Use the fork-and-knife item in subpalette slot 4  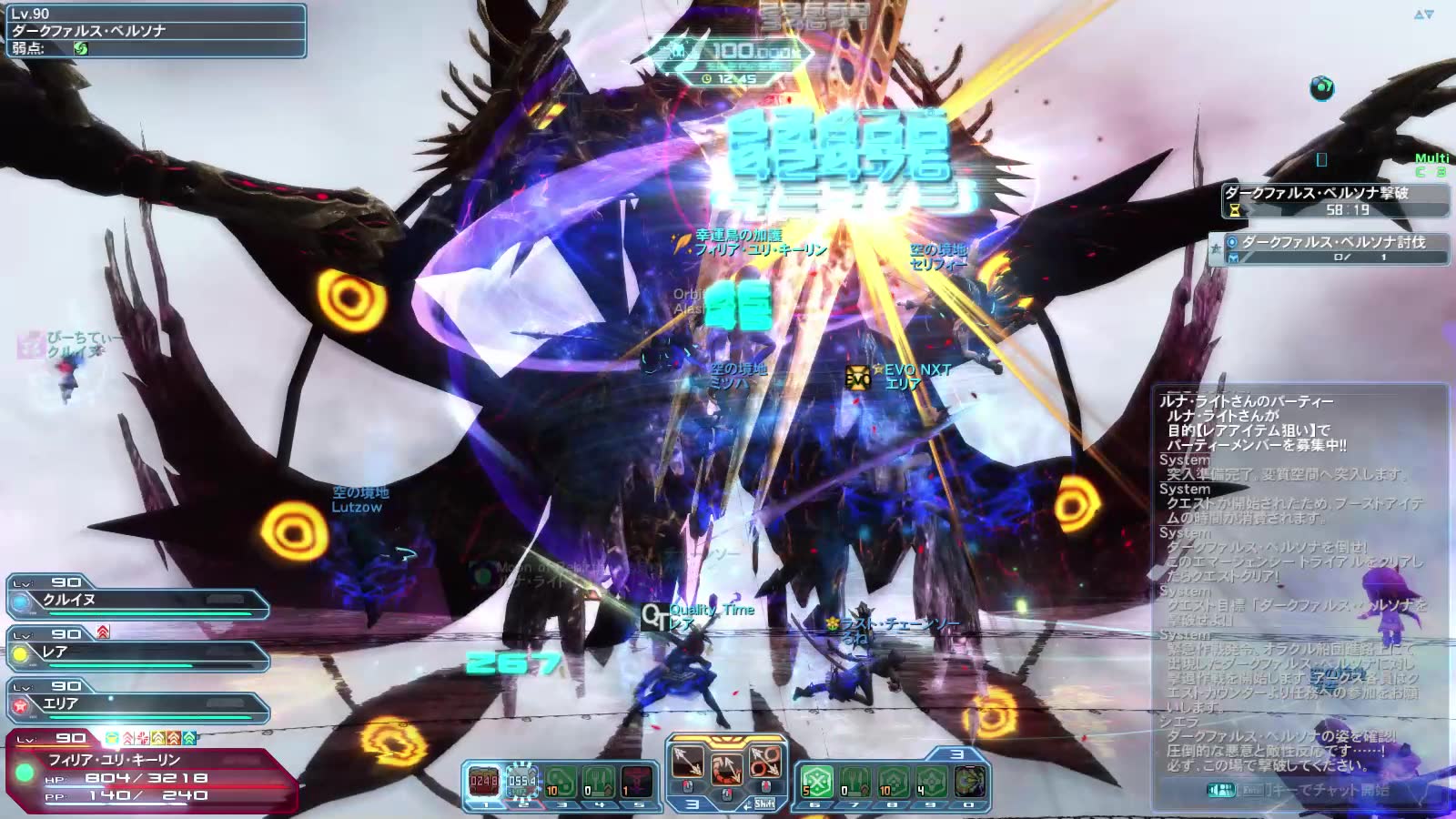pos(598,781)
